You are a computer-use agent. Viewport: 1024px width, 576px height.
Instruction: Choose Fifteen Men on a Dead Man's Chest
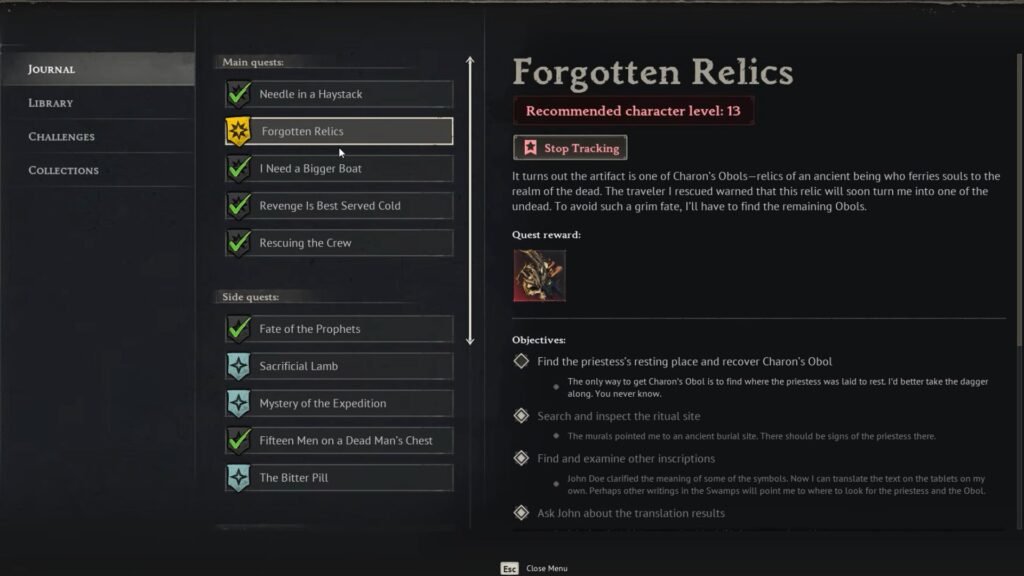click(x=338, y=440)
